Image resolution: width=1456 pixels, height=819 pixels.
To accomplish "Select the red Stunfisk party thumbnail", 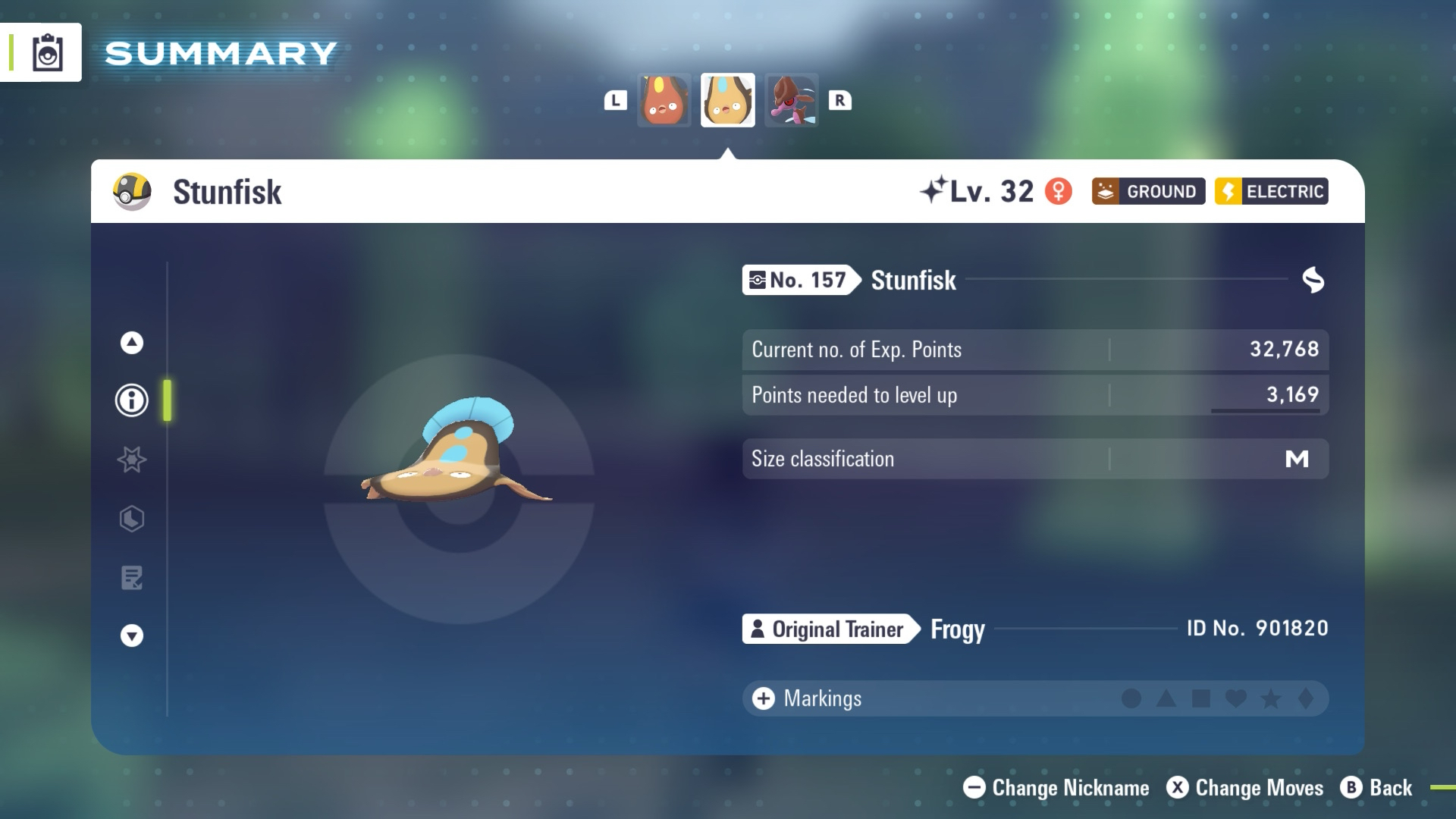I will point(664,100).
